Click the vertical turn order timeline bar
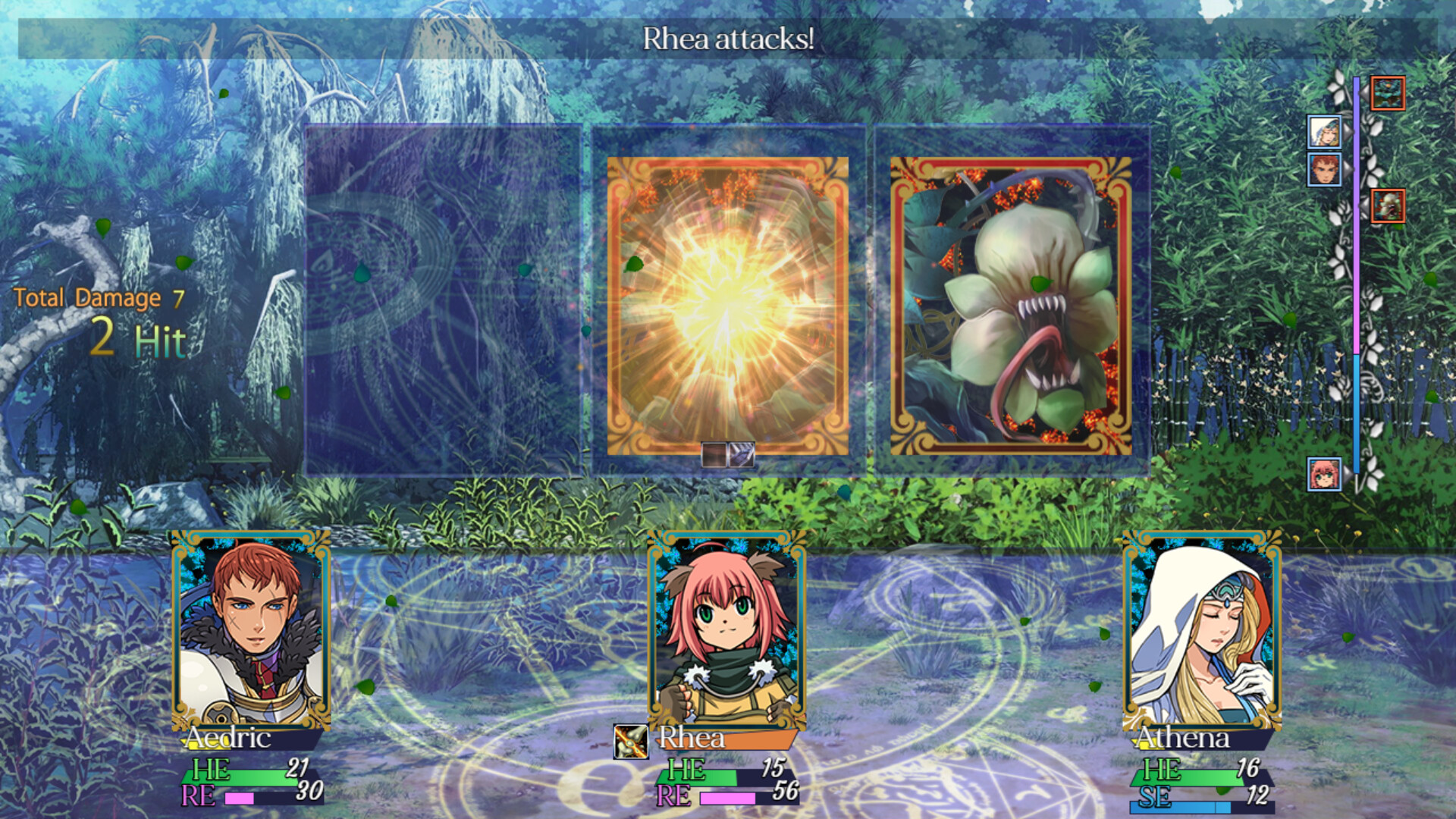Viewport: 1456px width, 819px height. point(1355,303)
